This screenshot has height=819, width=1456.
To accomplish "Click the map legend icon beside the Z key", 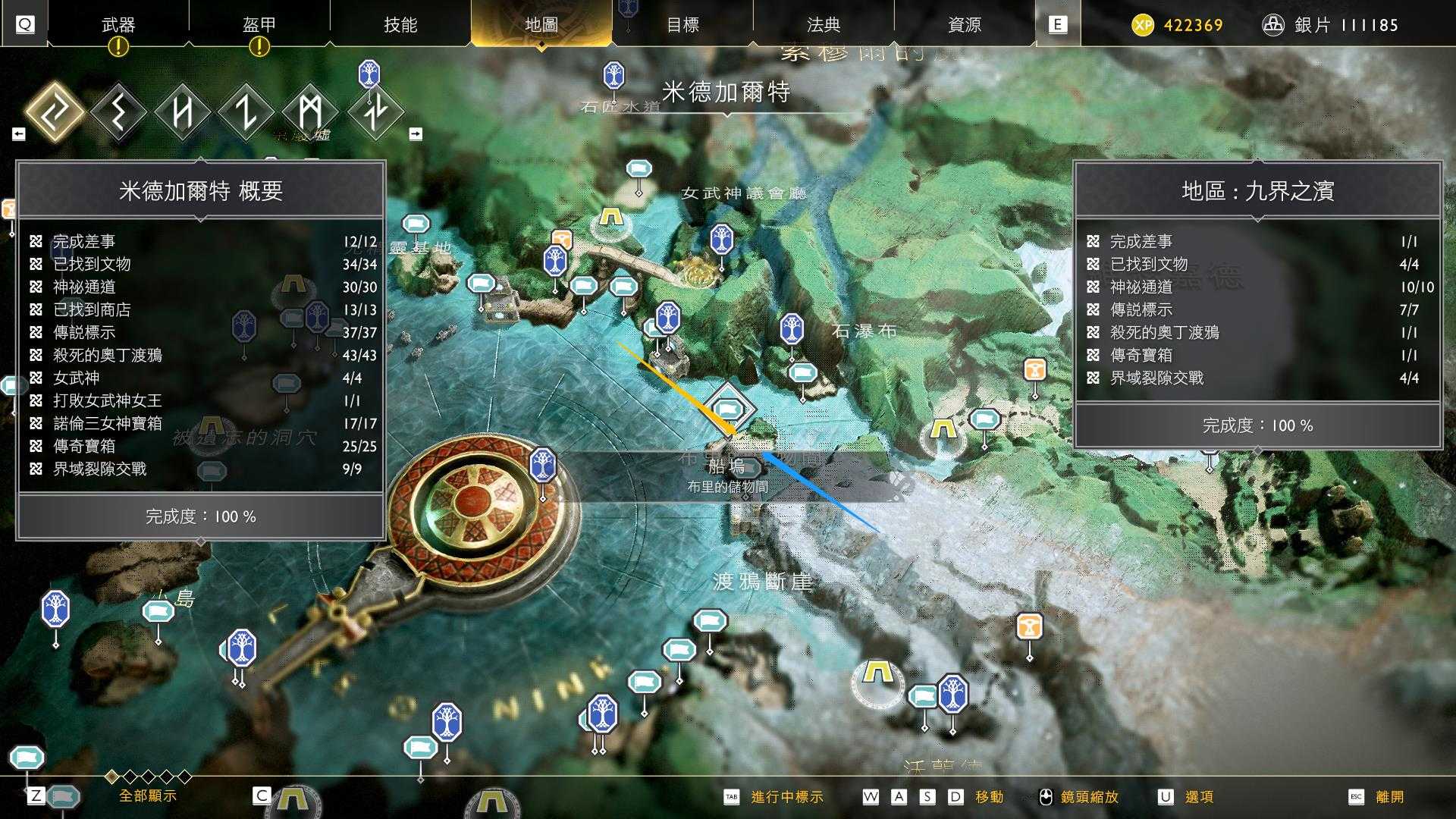I will click(x=62, y=795).
